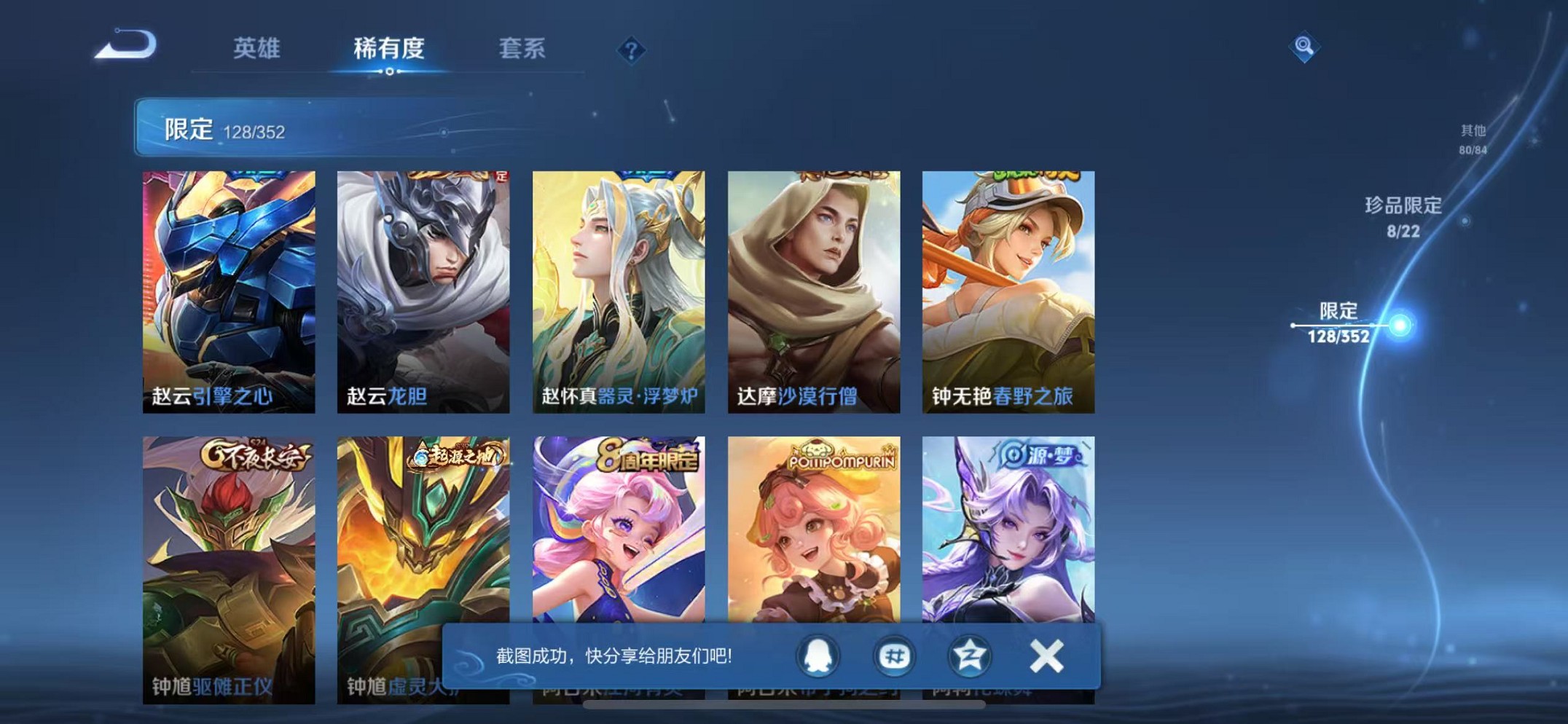1568x724 pixels.
Task: Select the 稀有度 tab
Action: click(x=390, y=50)
